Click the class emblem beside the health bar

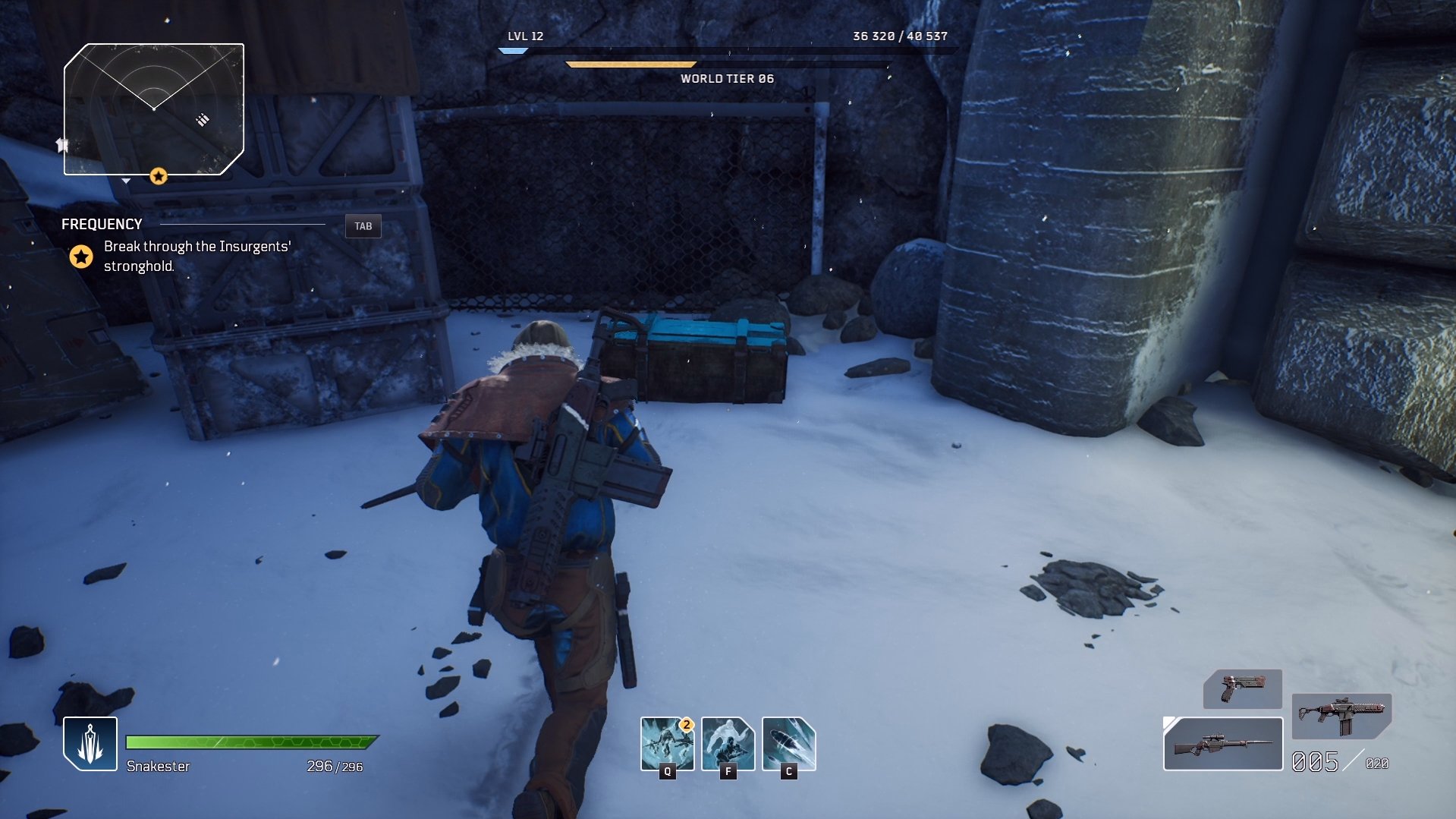pos(90,744)
